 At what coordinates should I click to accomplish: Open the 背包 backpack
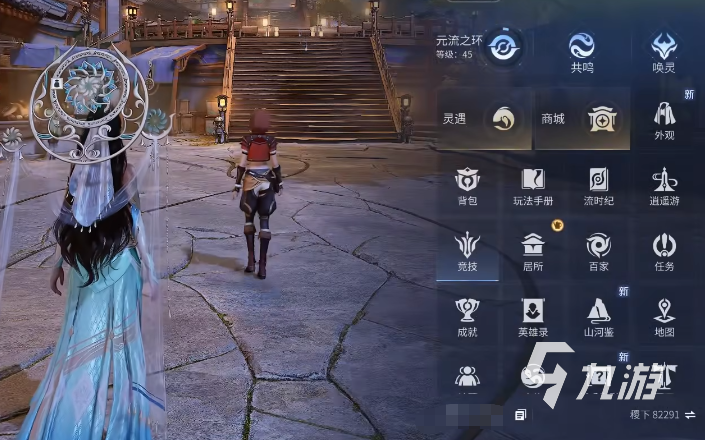pyautogui.click(x=467, y=186)
